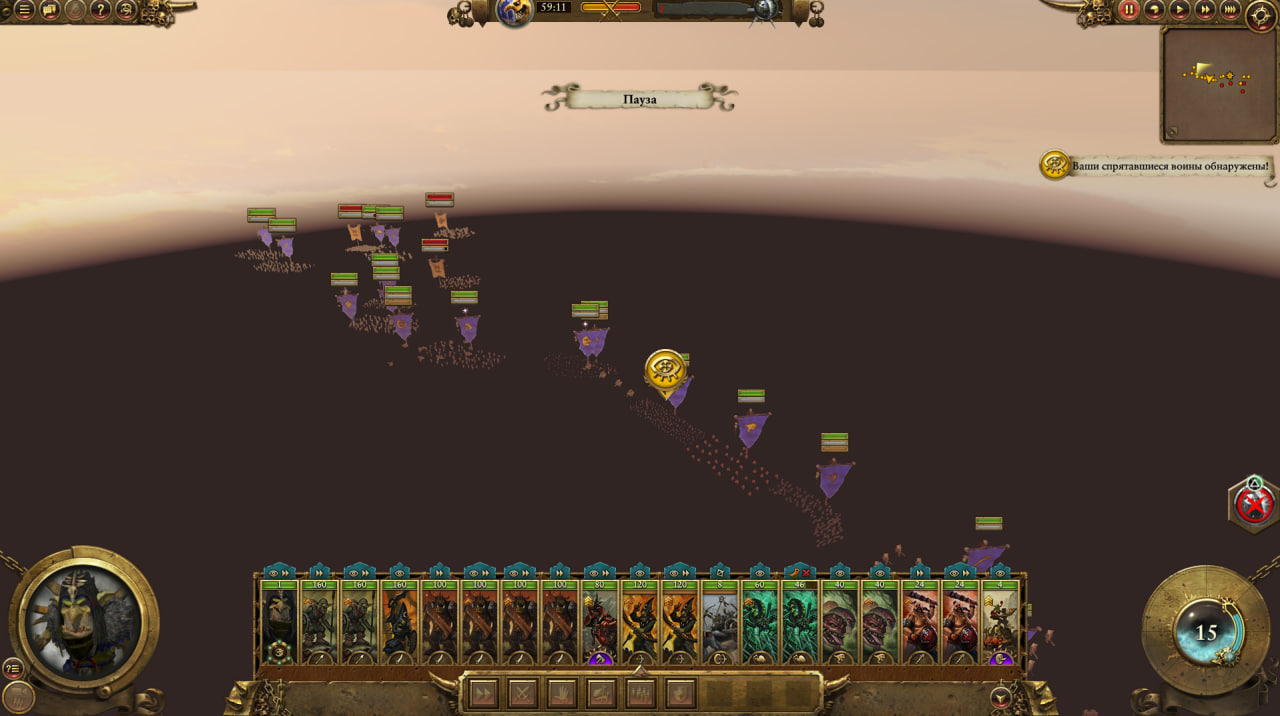Viewport: 1280px width, 716px height.
Task: Open the question mark help button
Action: coord(101,11)
